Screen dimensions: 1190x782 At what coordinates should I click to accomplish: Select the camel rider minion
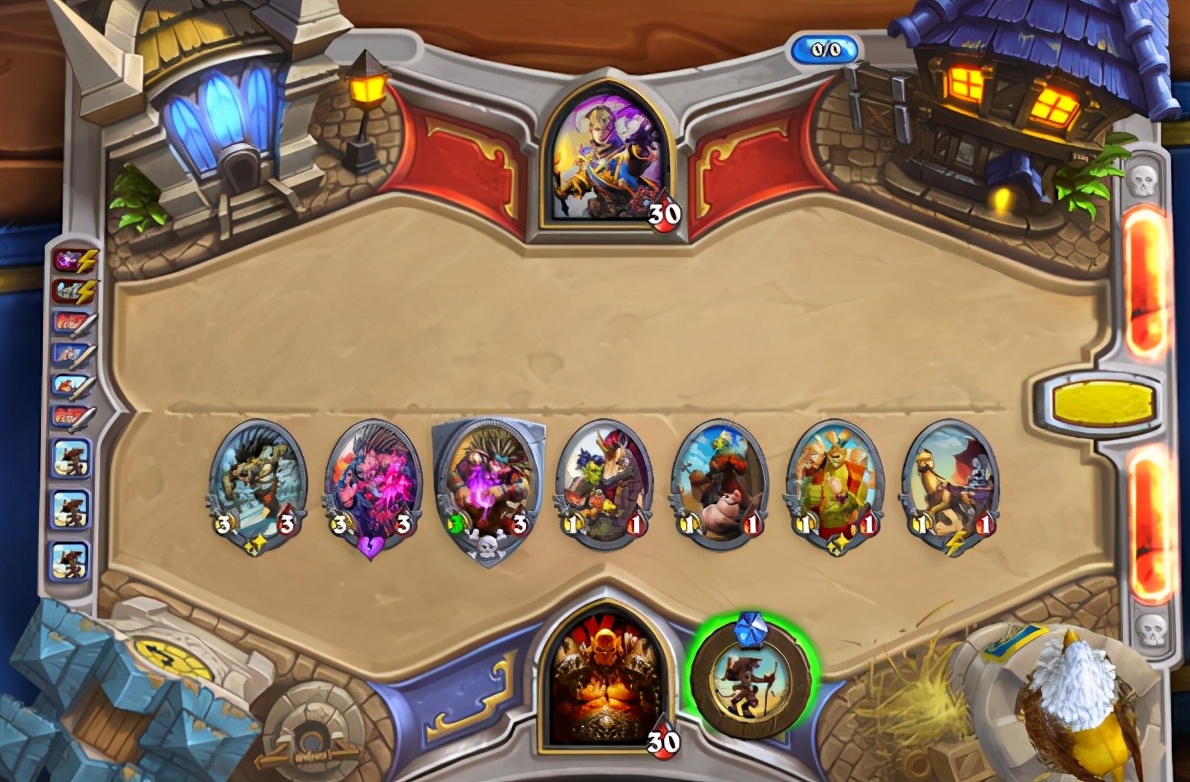(950, 483)
